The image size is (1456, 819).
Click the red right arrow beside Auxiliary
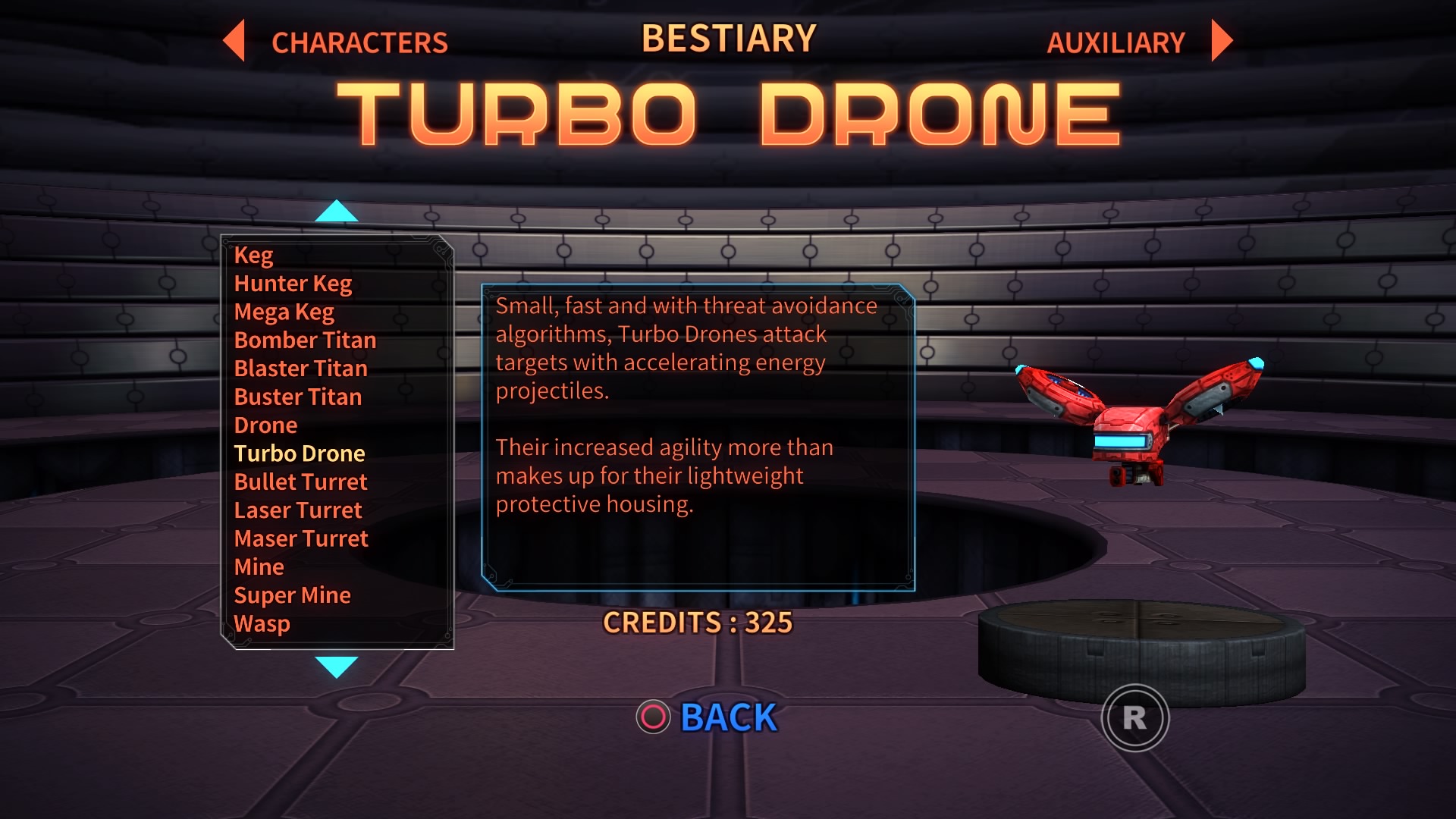click(1221, 43)
